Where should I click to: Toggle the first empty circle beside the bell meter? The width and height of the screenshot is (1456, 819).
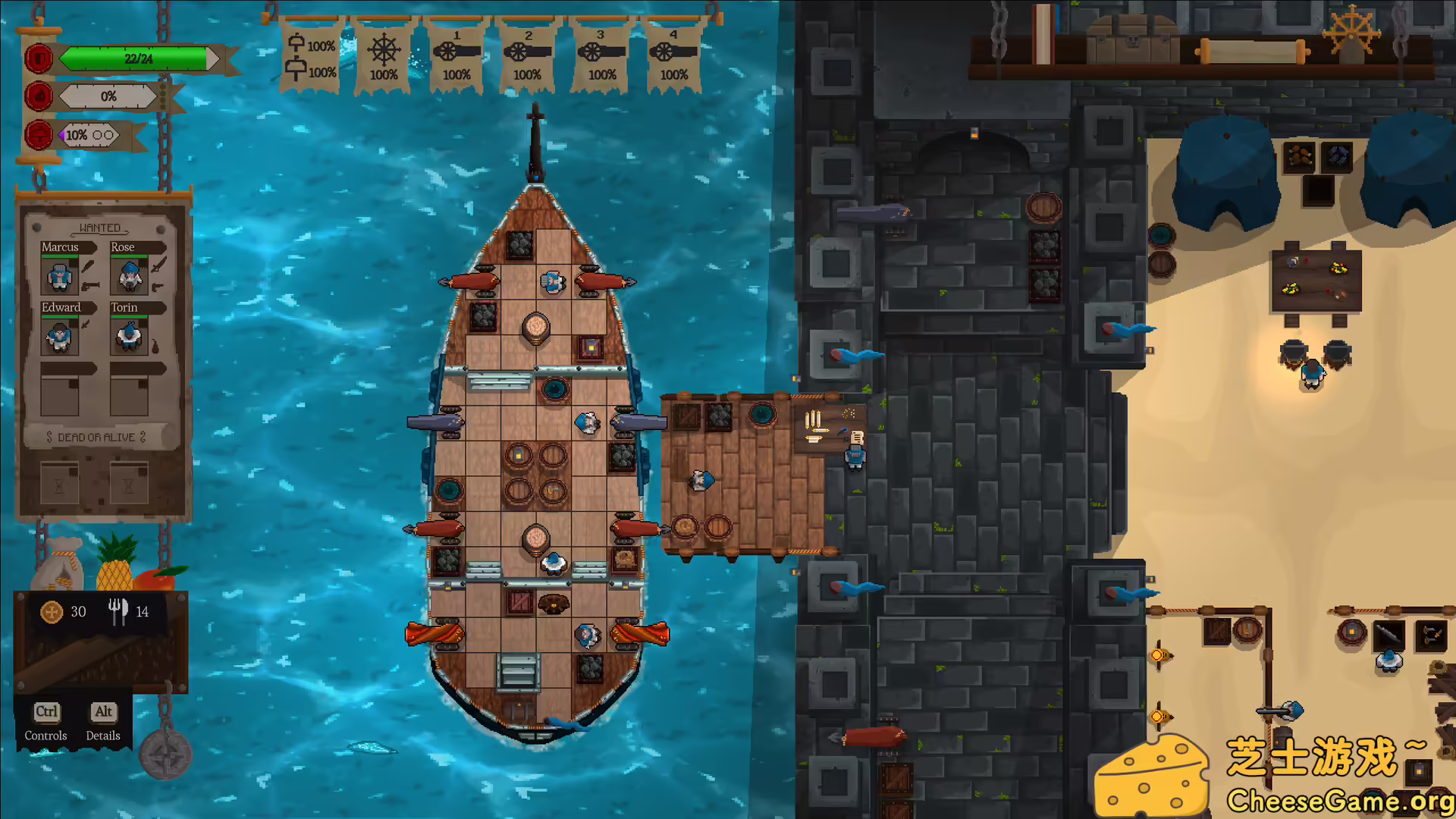point(97,134)
